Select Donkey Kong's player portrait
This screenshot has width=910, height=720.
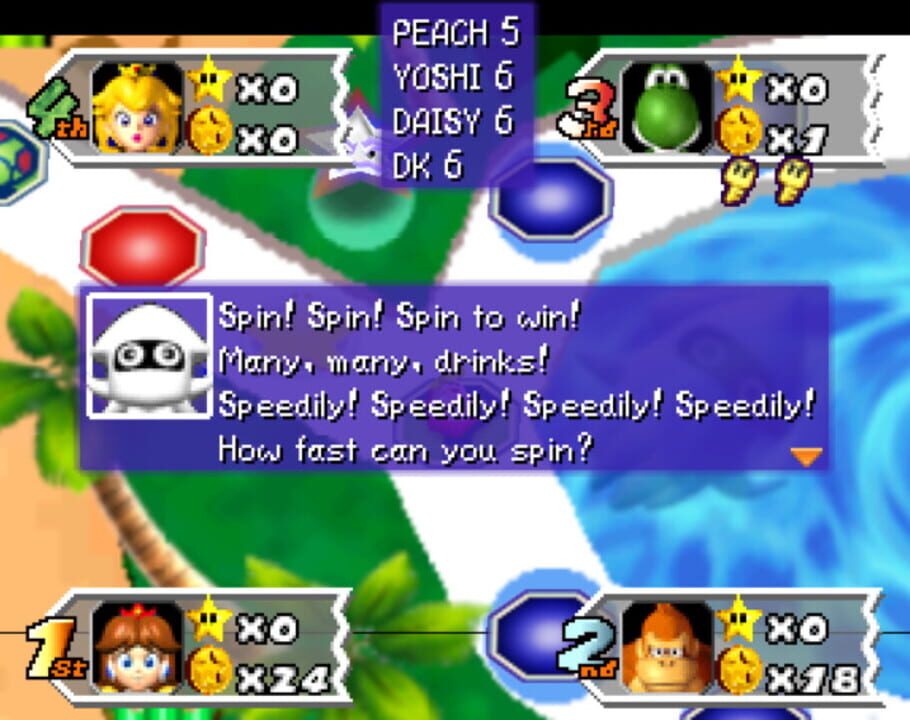tap(667, 647)
